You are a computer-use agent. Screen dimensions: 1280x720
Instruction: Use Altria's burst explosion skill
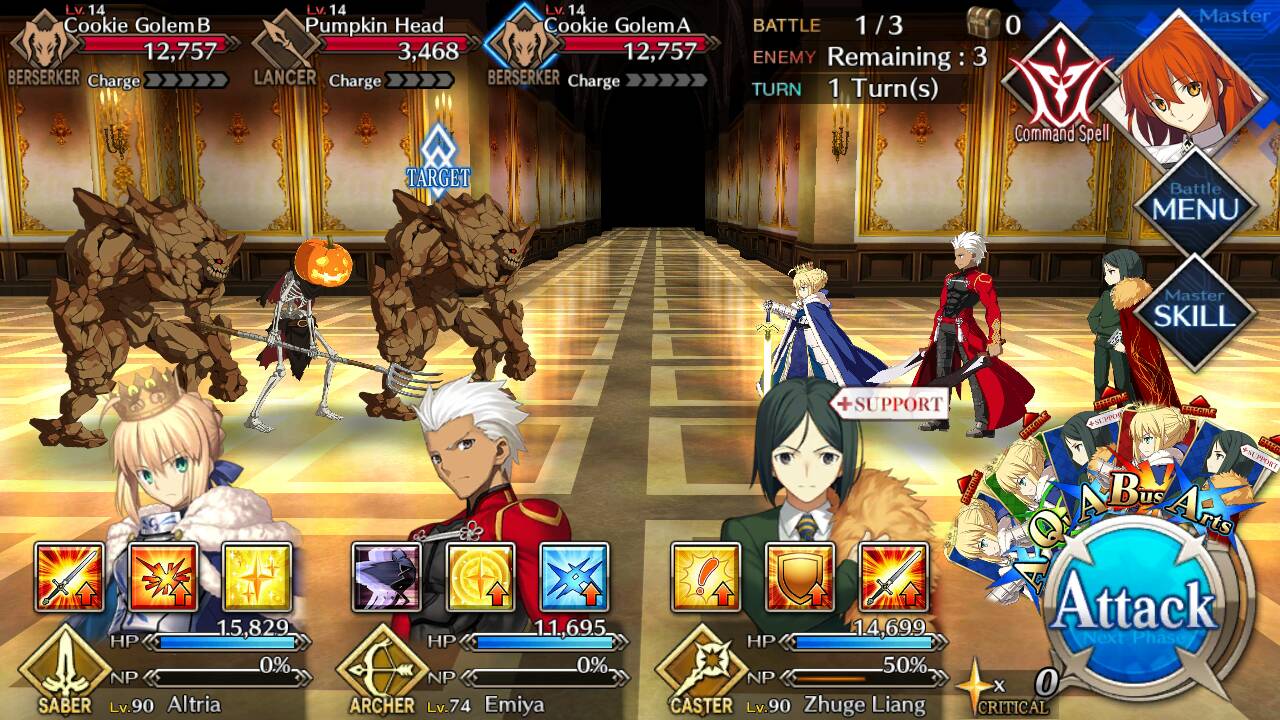163,577
